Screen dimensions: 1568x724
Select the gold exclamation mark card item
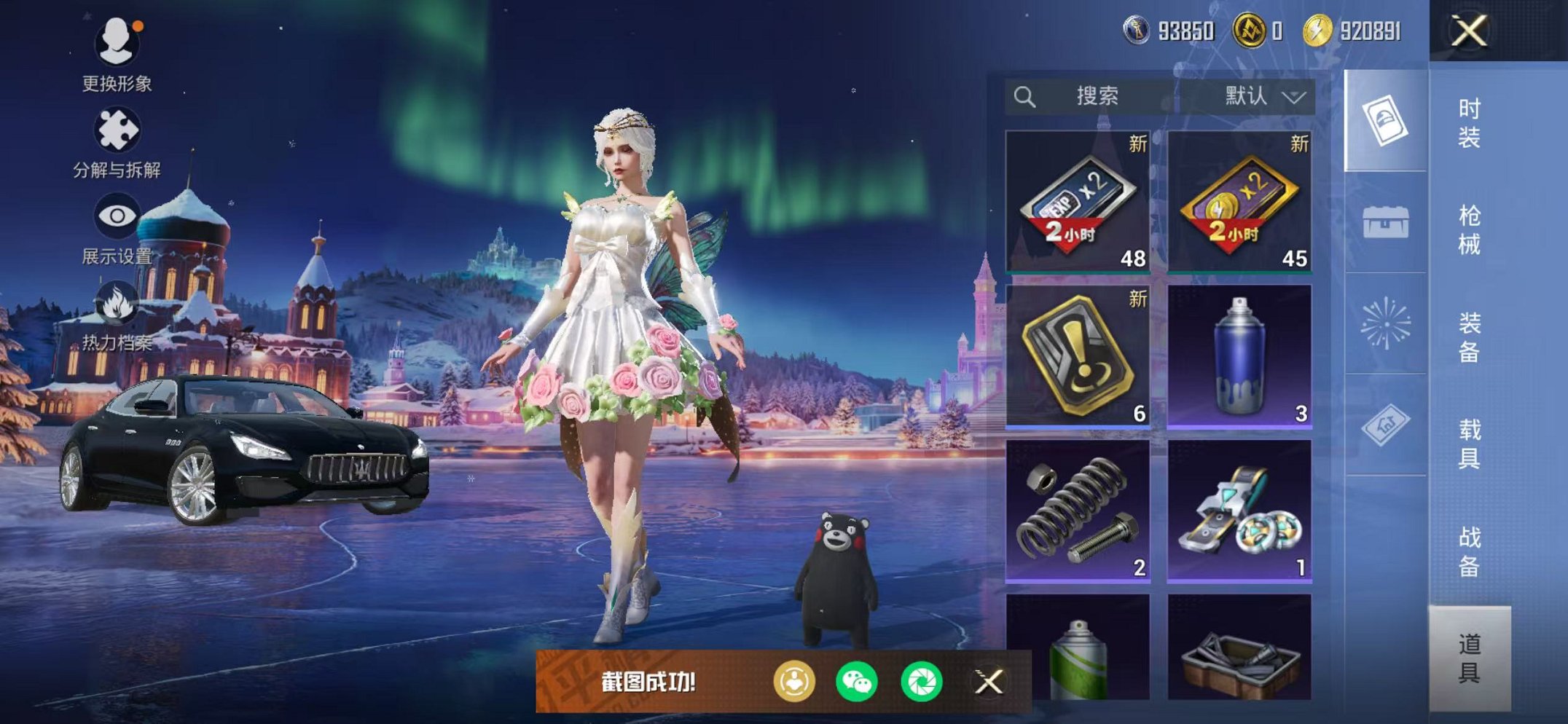(x=1078, y=356)
